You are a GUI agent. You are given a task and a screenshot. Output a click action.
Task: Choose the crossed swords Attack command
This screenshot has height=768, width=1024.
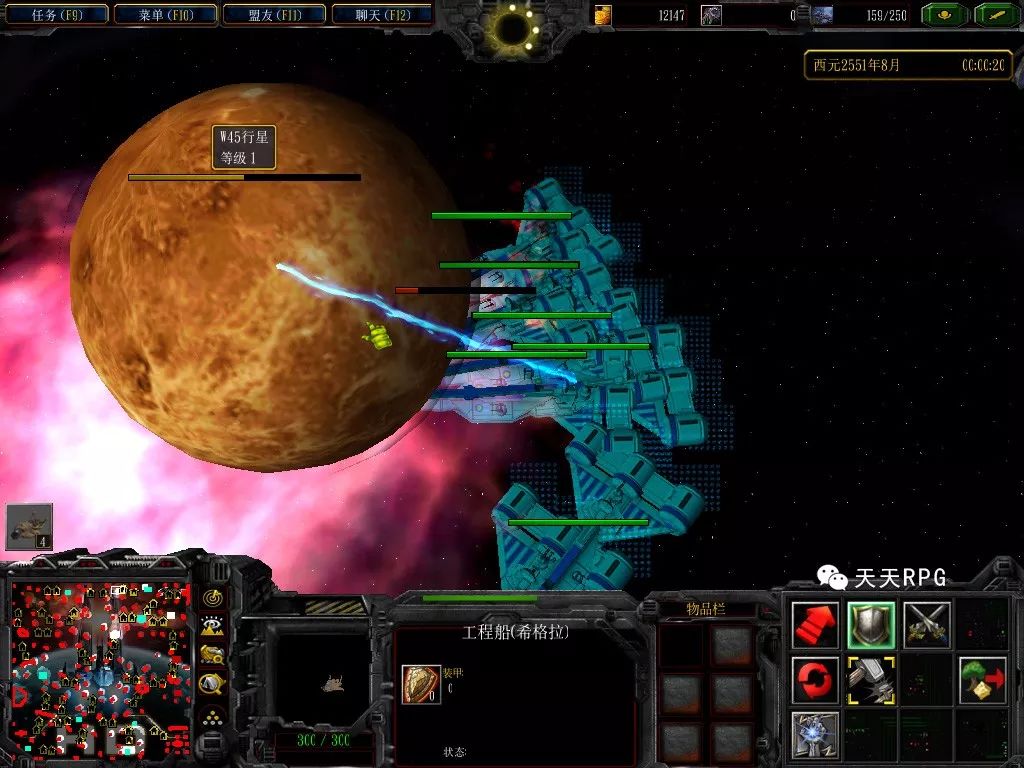926,625
